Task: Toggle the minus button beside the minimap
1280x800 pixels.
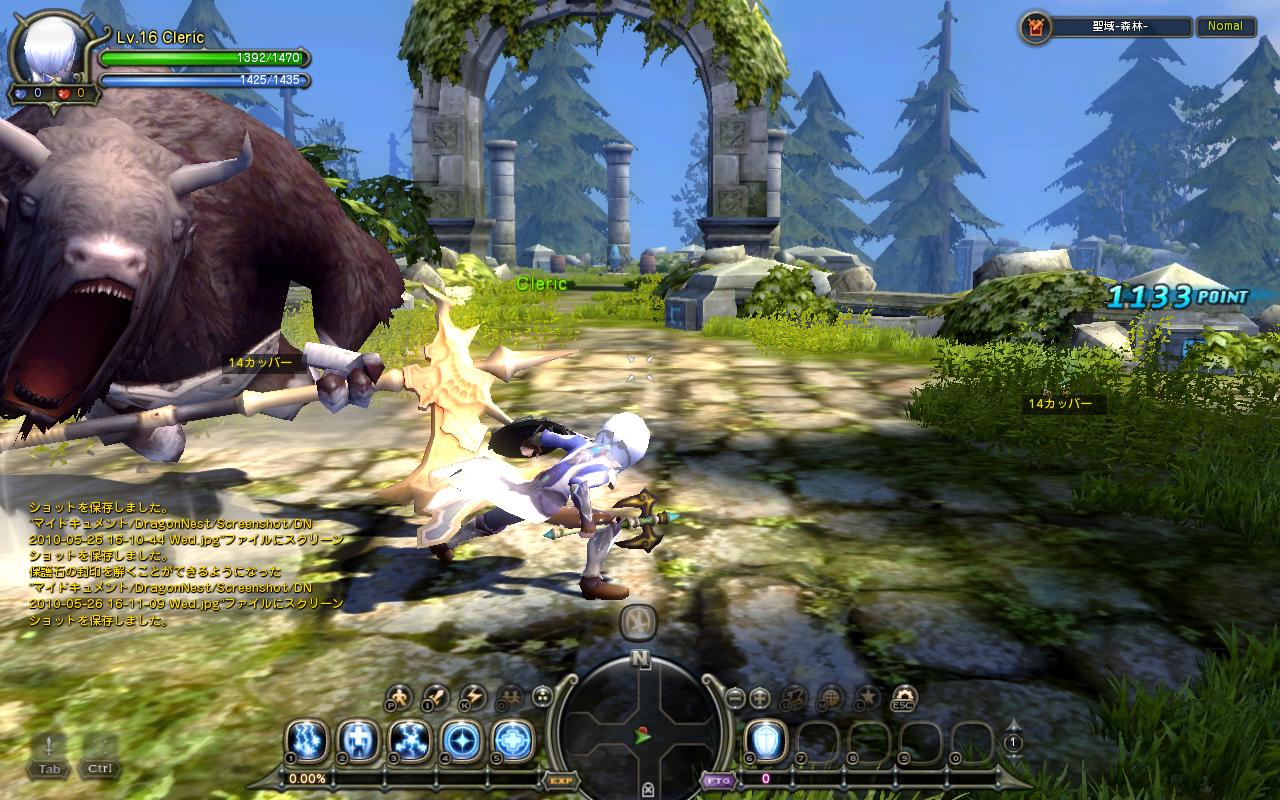Action: tap(735, 696)
